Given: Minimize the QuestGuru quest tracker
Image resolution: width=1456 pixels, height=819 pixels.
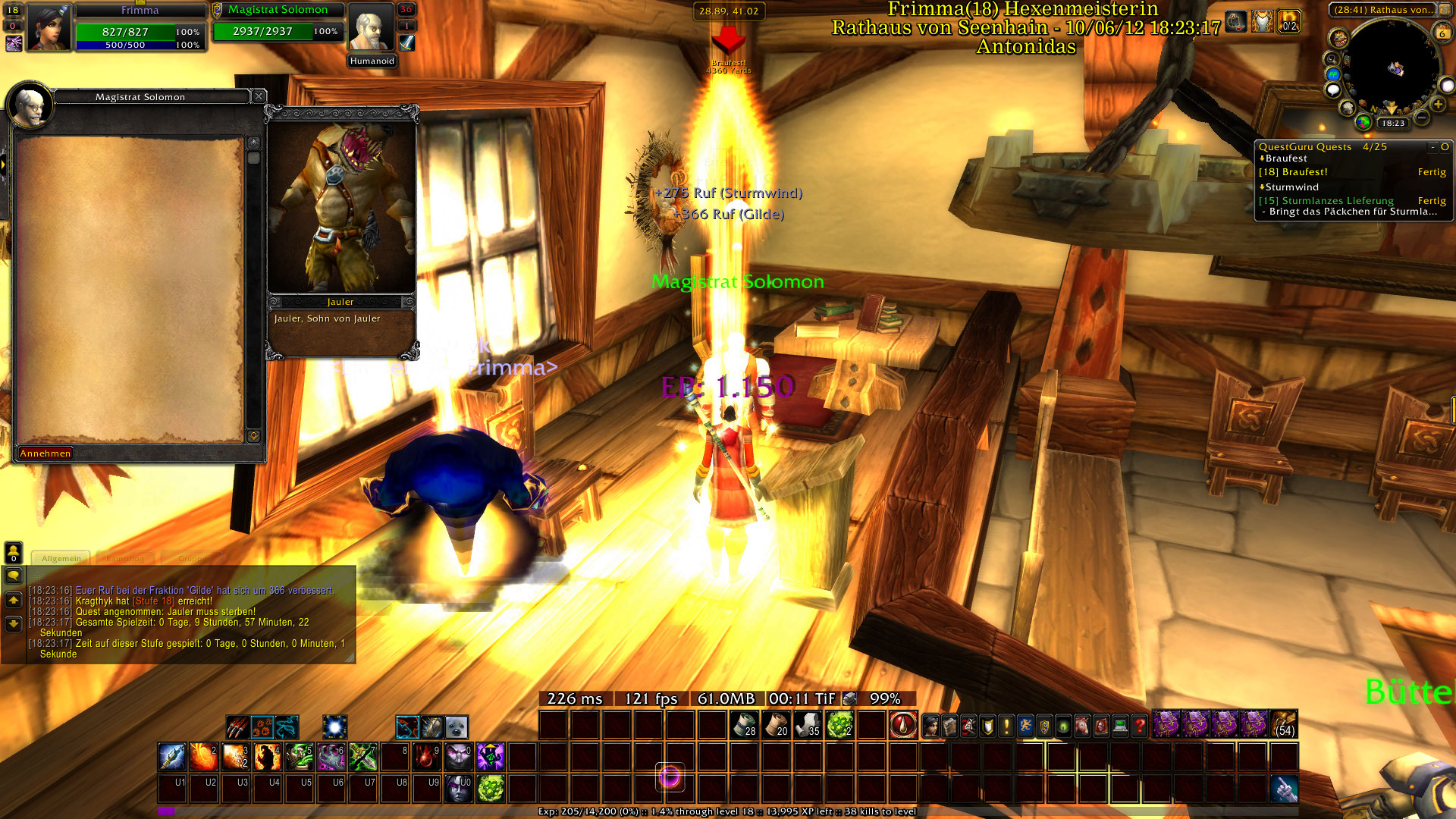Looking at the screenshot, I should (x=1432, y=147).
